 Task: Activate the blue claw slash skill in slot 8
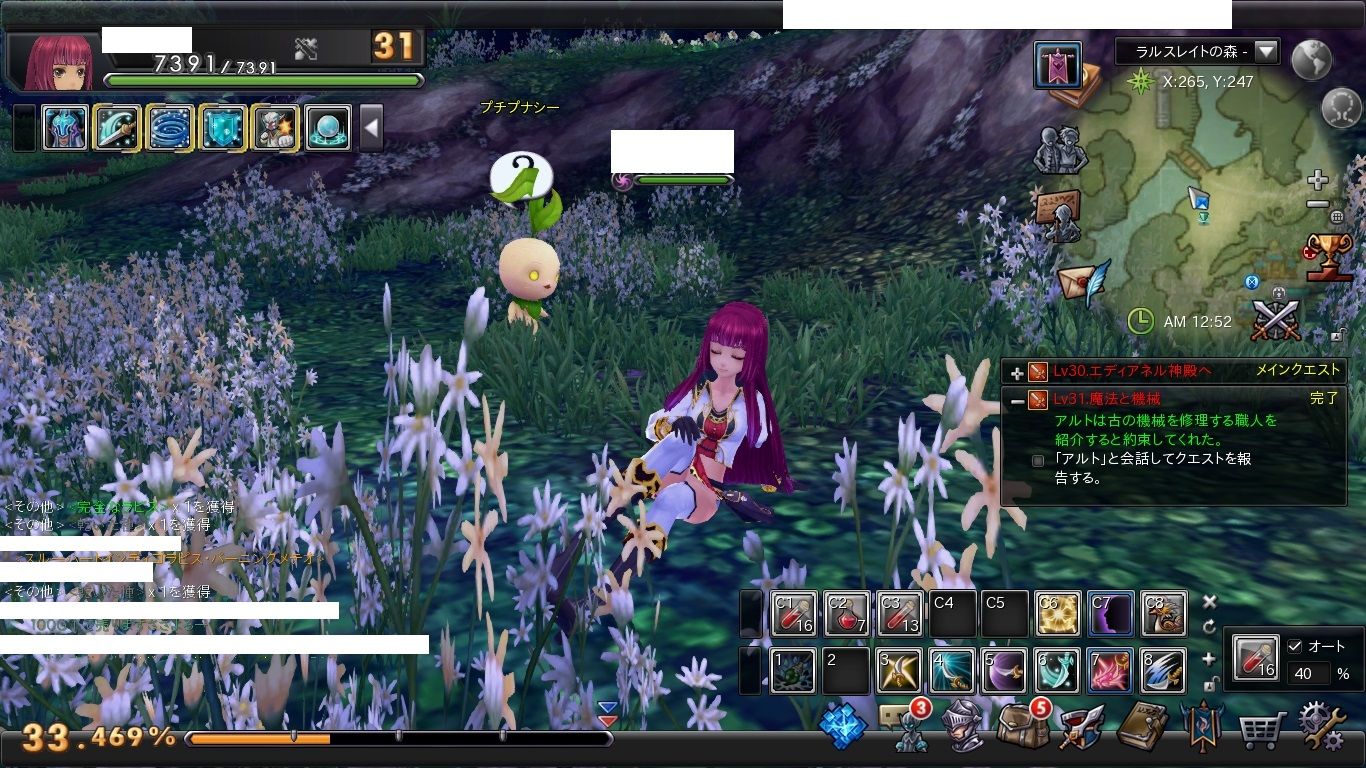click(x=1162, y=671)
